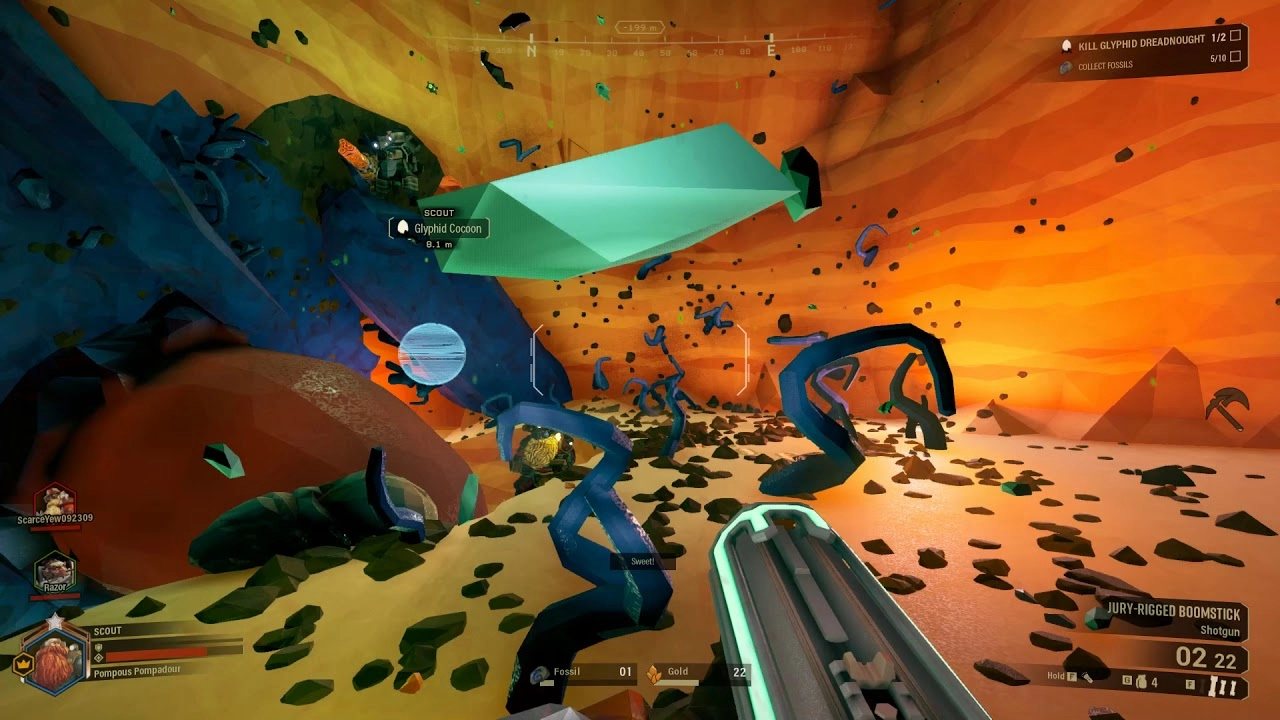Click Razor's teammate portrait
Screen dimensions: 1280x720
(53, 571)
